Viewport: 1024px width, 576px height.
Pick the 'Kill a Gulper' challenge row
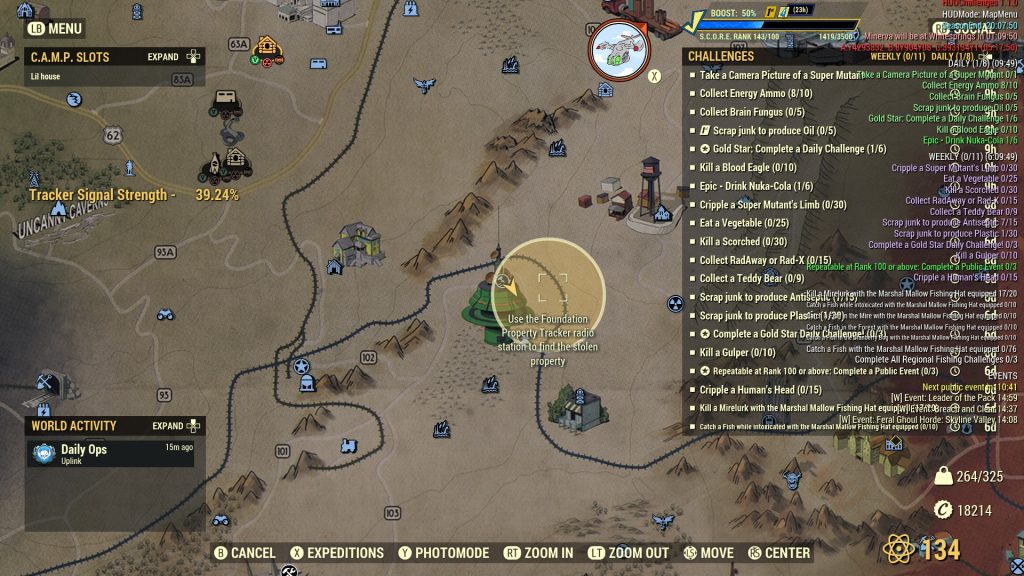click(x=737, y=352)
